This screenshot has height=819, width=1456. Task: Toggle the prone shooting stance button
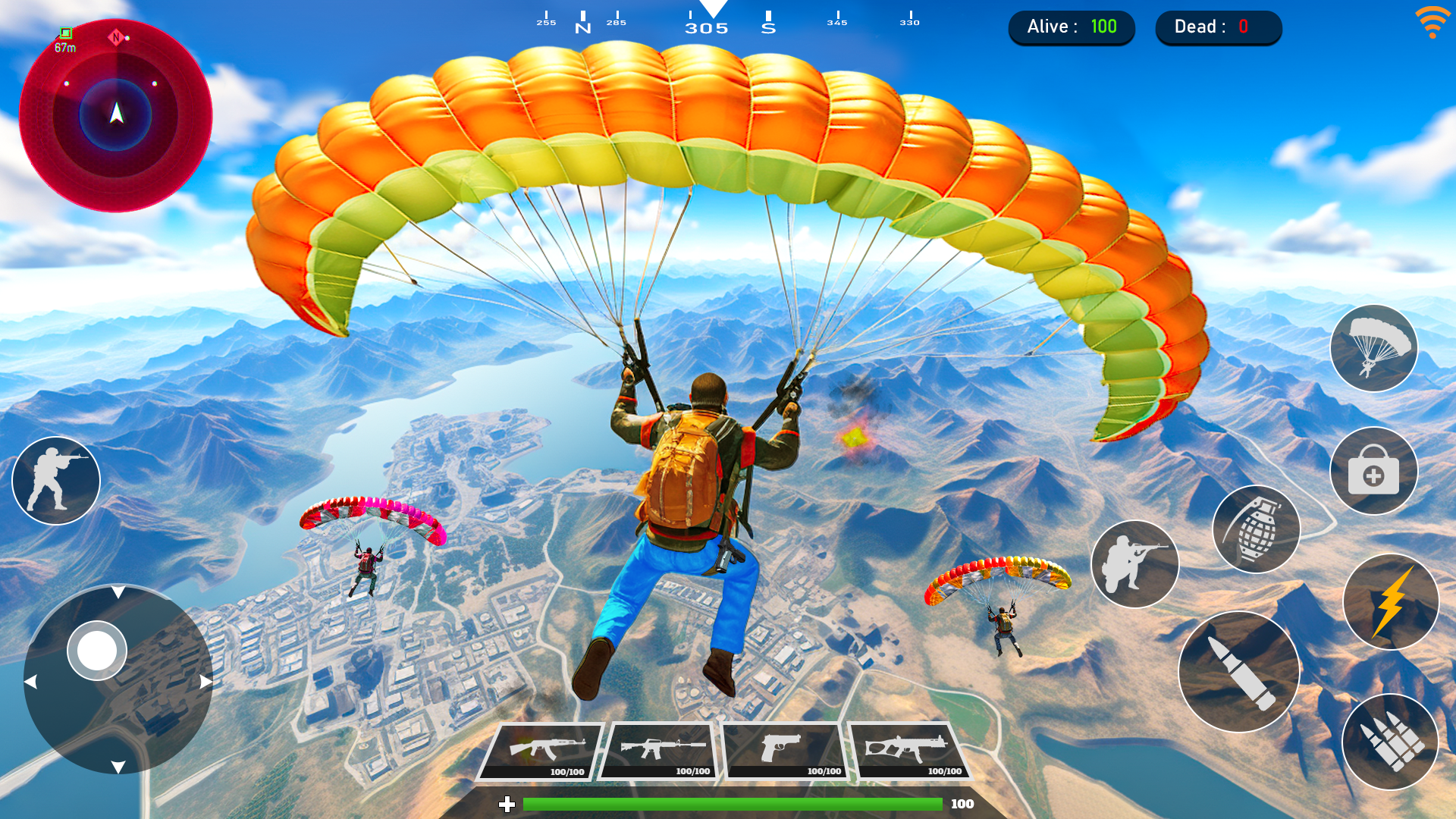click(x=1134, y=565)
